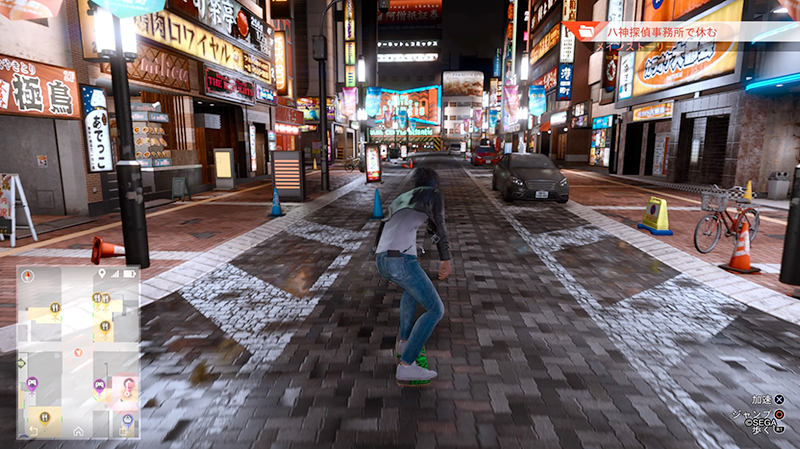Tap the back arrow on the minimap phone
The height and width of the screenshot is (449, 800).
click(x=33, y=430)
